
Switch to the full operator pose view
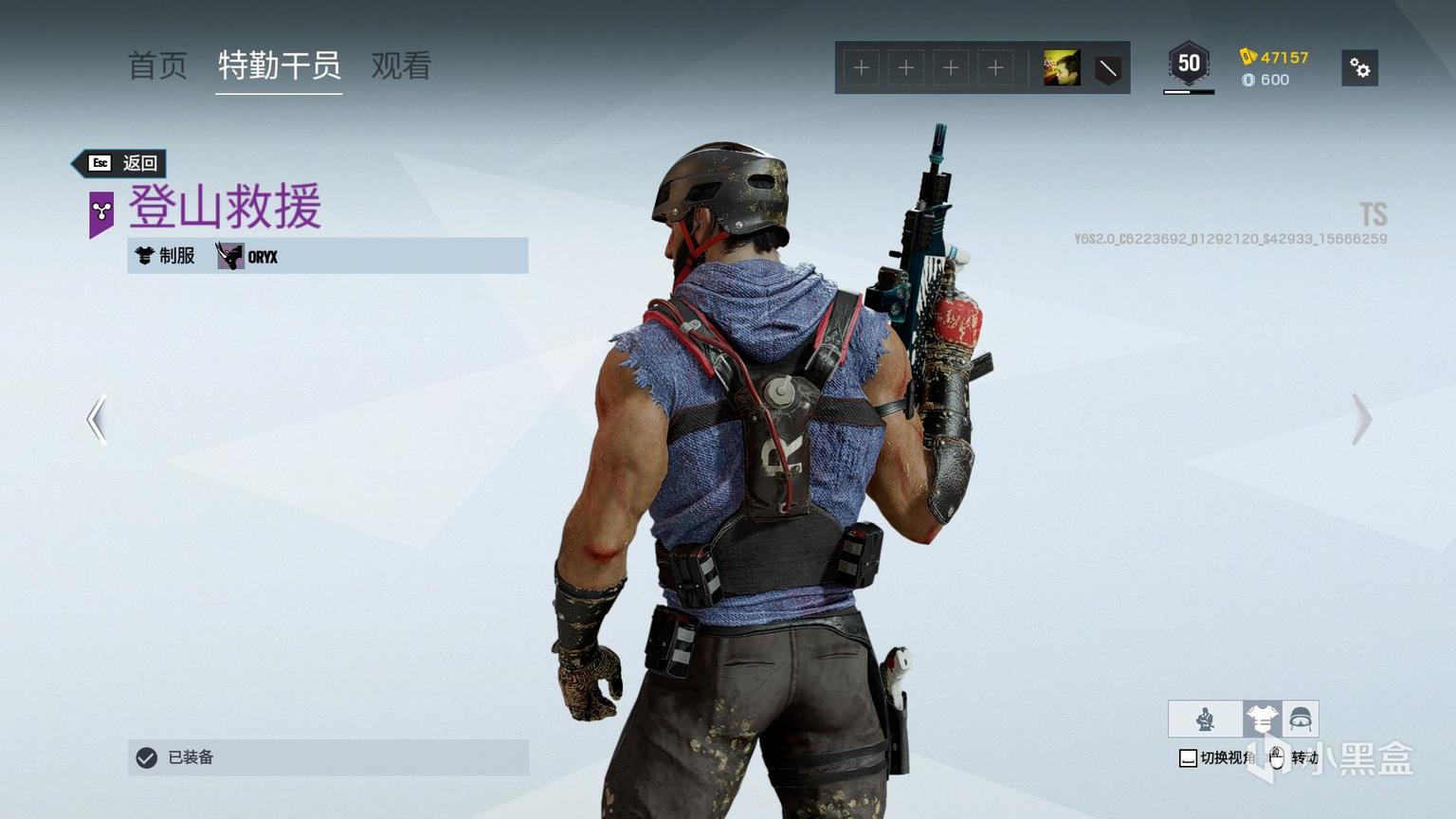click(x=1205, y=719)
